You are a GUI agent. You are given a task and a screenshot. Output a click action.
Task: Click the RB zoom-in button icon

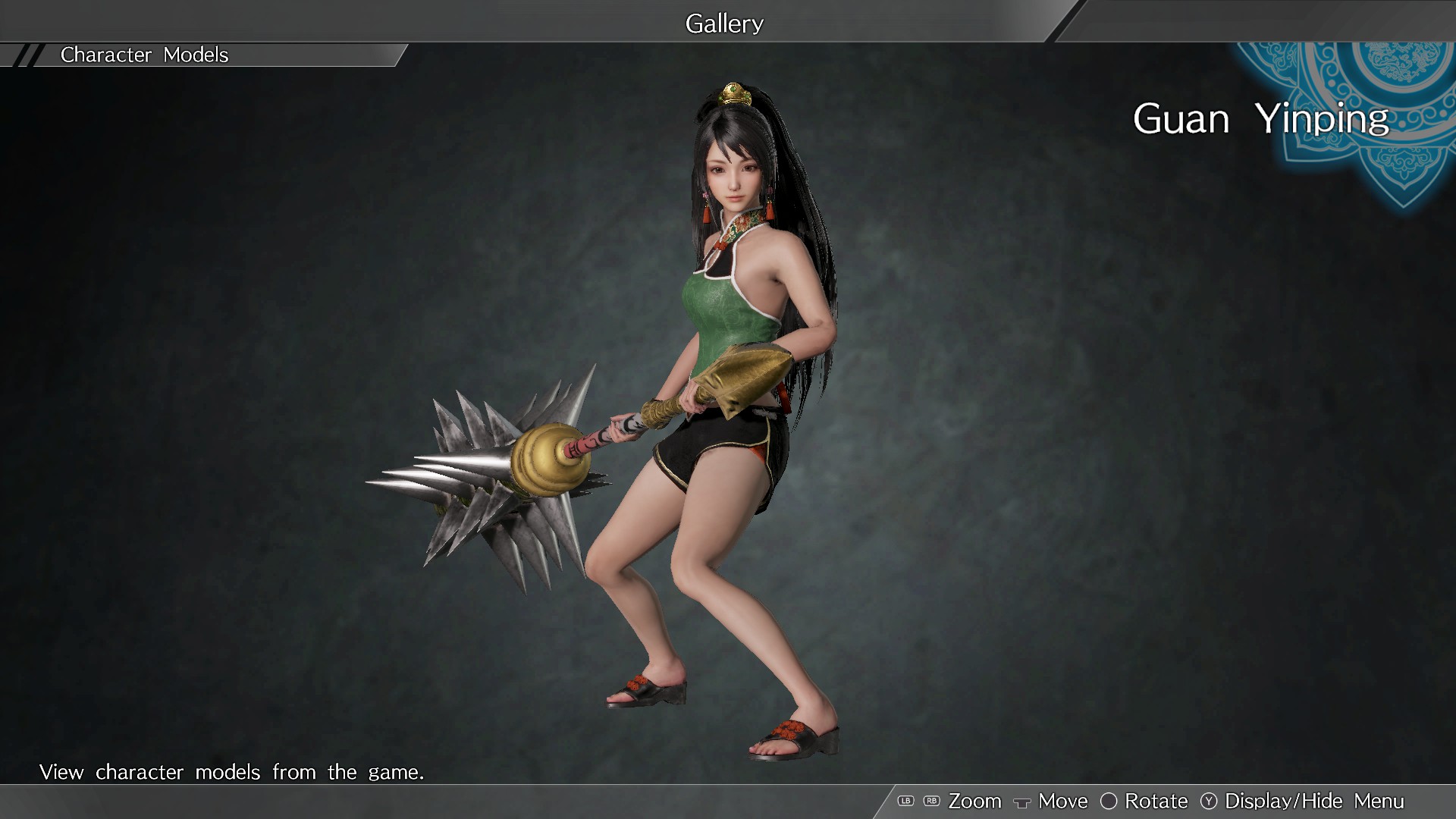point(931,801)
